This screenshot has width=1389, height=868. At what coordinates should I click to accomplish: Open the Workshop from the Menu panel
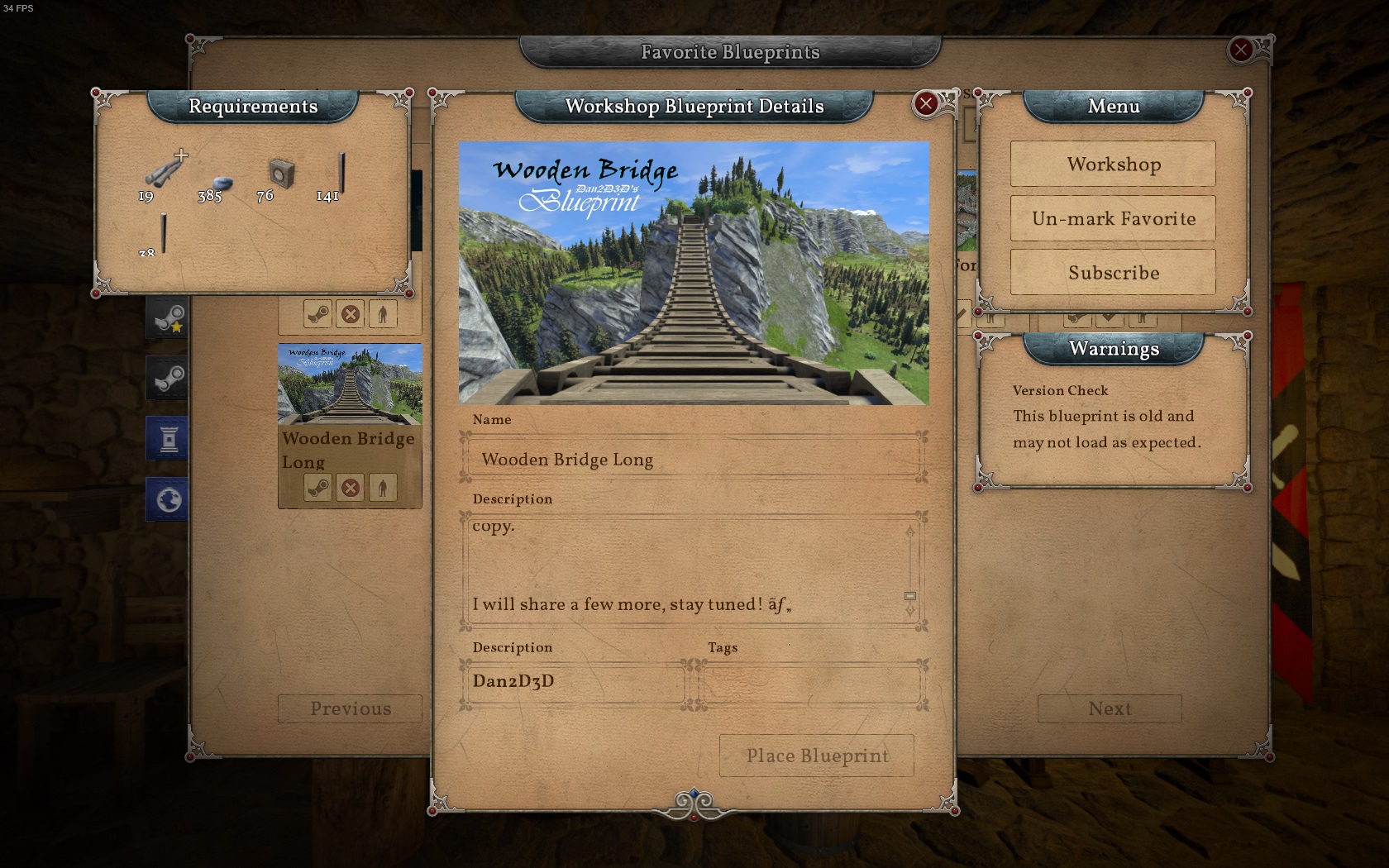click(1113, 164)
